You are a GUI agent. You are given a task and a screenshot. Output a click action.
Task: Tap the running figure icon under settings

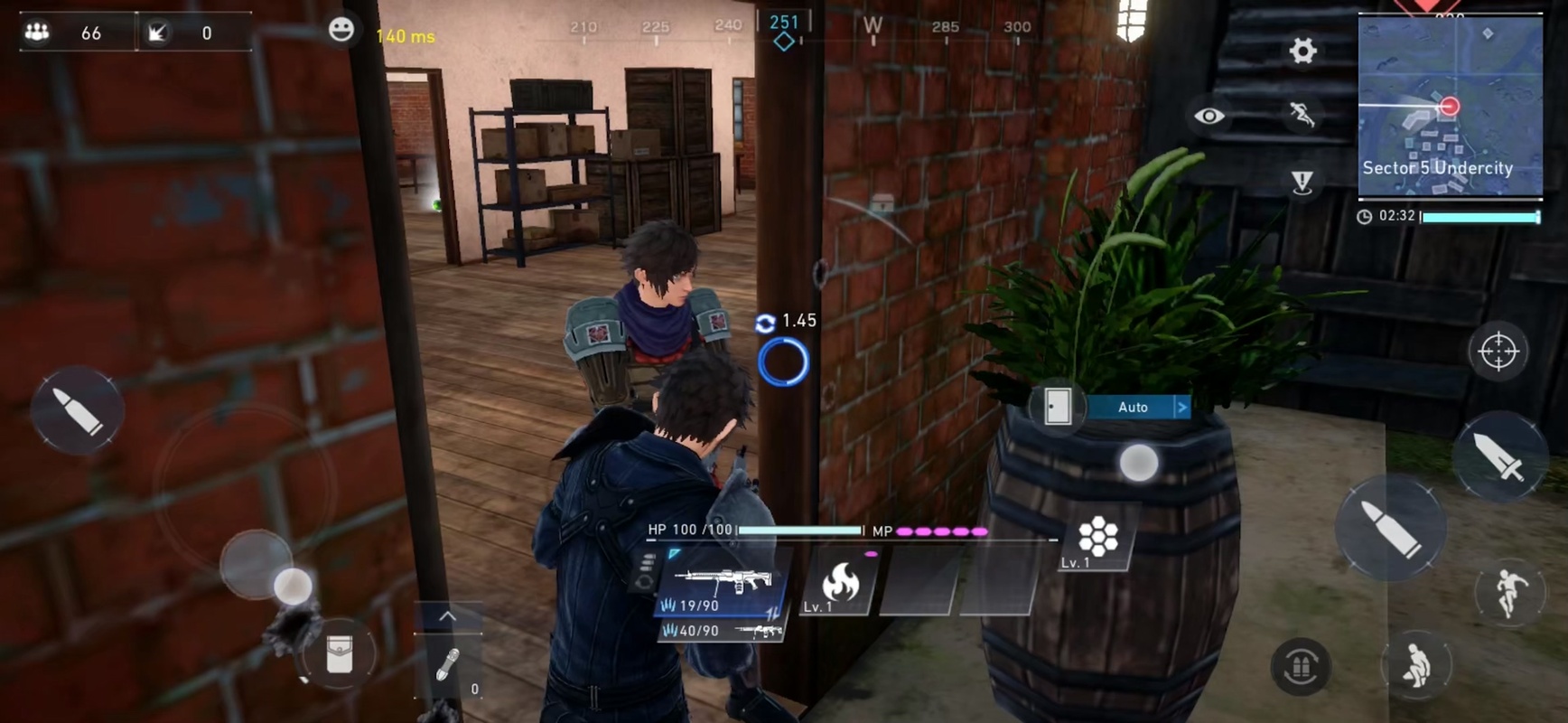(x=1302, y=114)
